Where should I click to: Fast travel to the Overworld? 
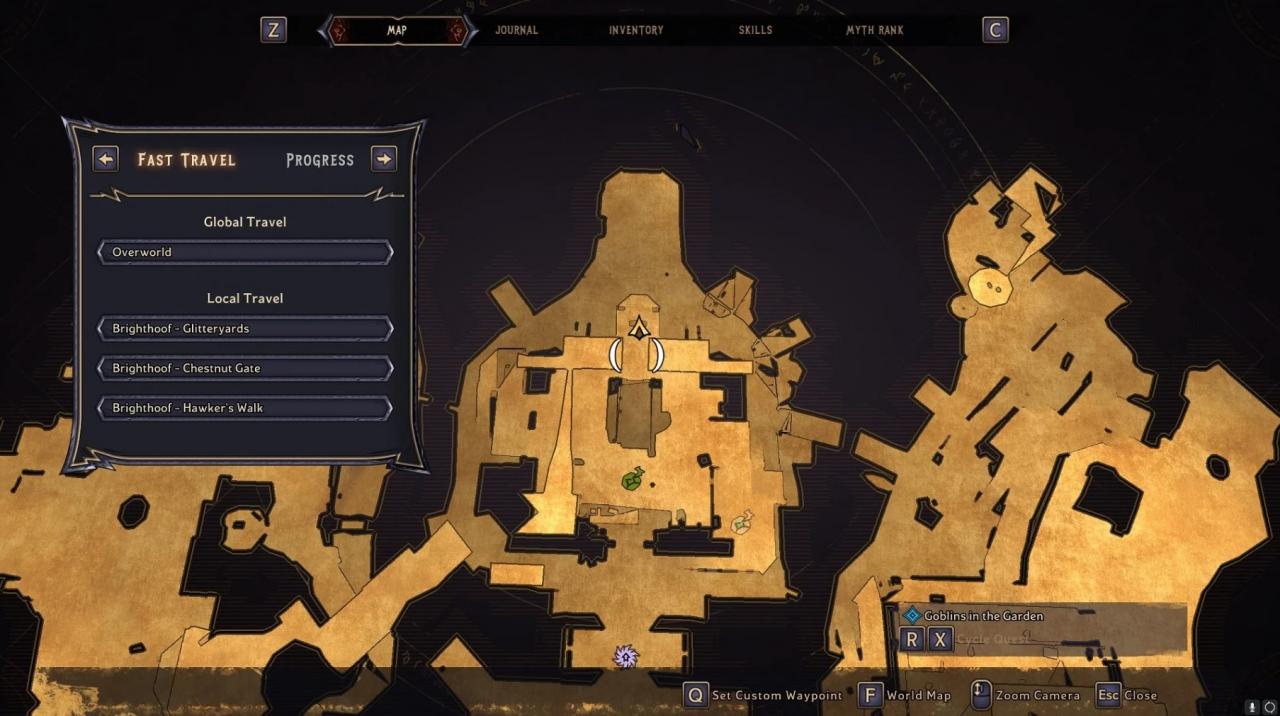pos(245,252)
